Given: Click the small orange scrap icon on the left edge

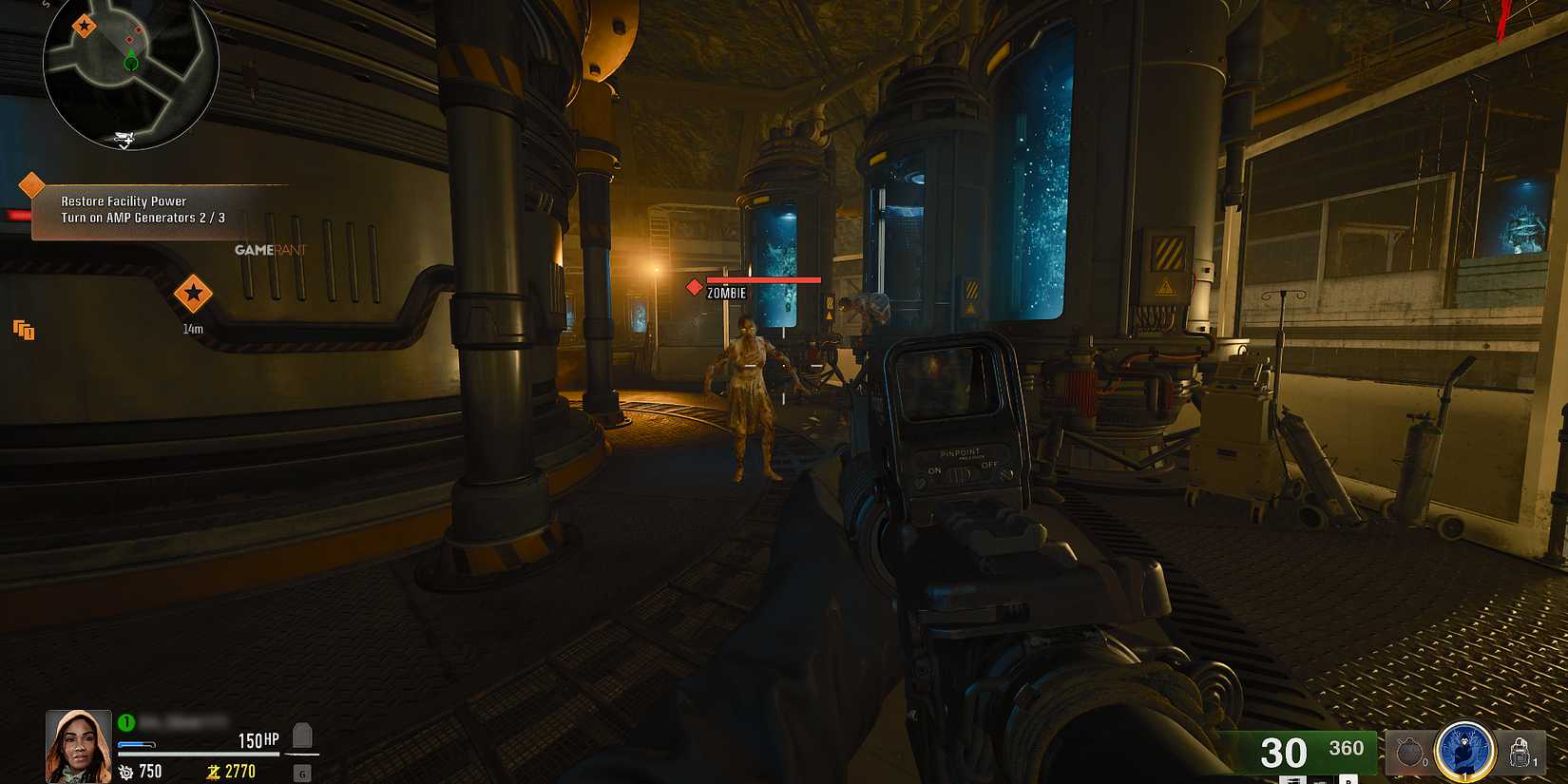Looking at the screenshot, I should [21, 330].
